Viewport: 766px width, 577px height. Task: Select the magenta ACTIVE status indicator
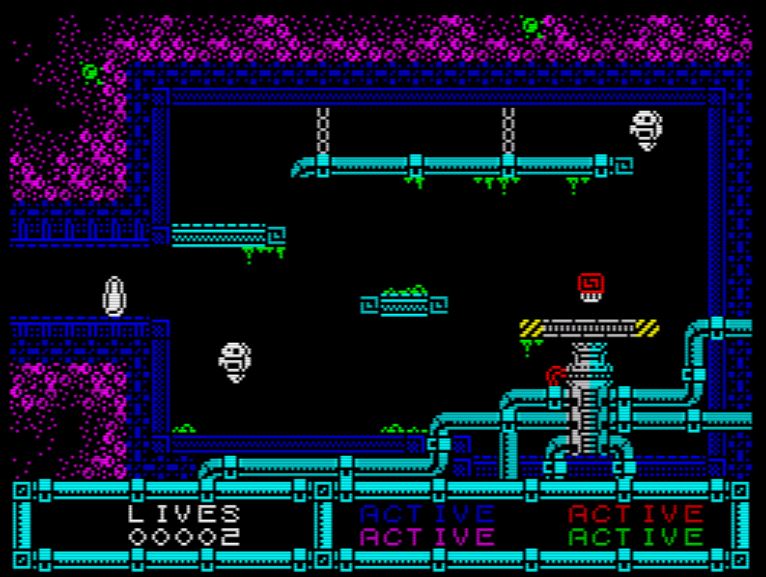(x=427, y=537)
